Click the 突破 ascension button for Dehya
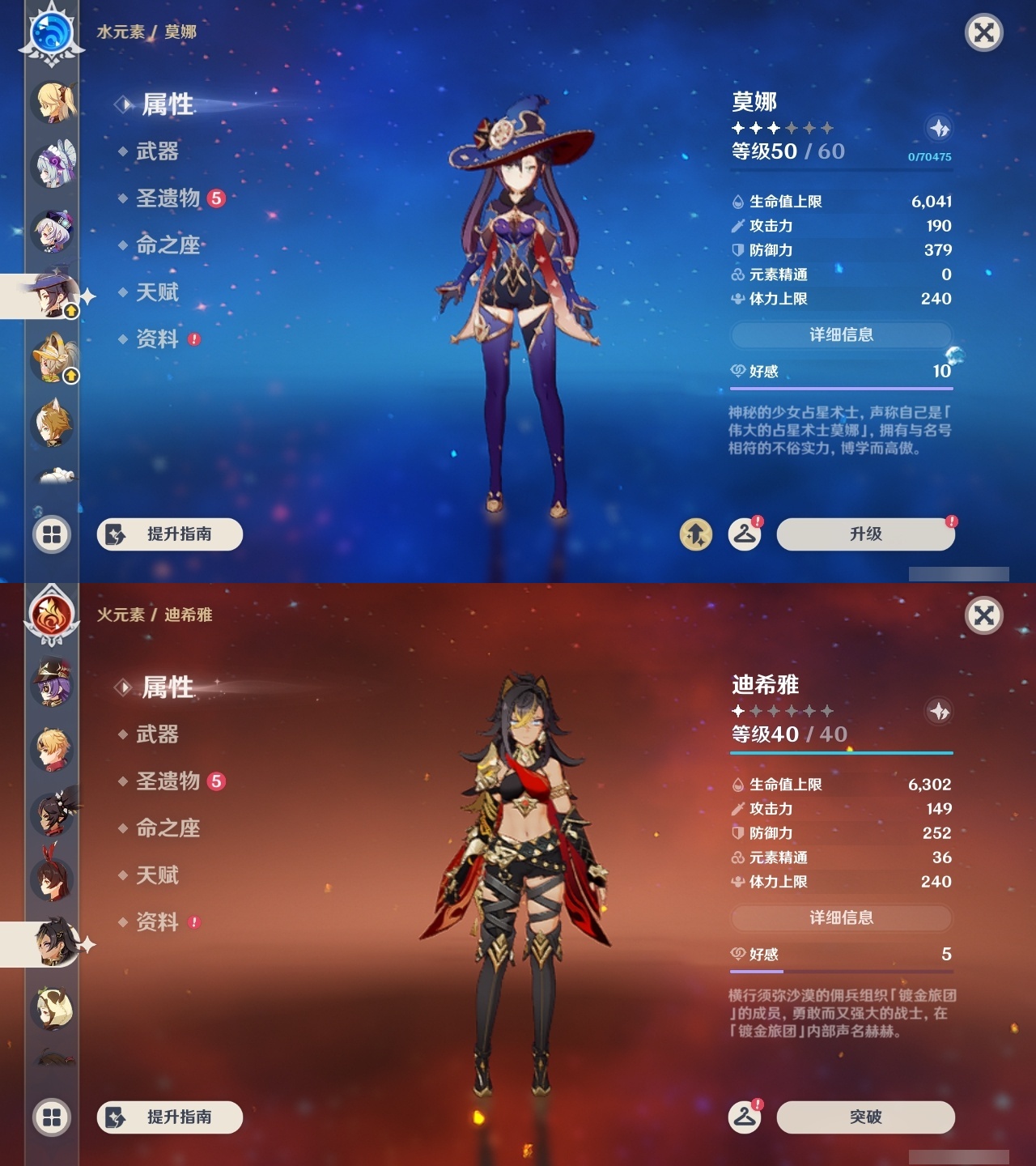This screenshot has width=1036, height=1166. pyautogui.click(x=864, y=1117)
